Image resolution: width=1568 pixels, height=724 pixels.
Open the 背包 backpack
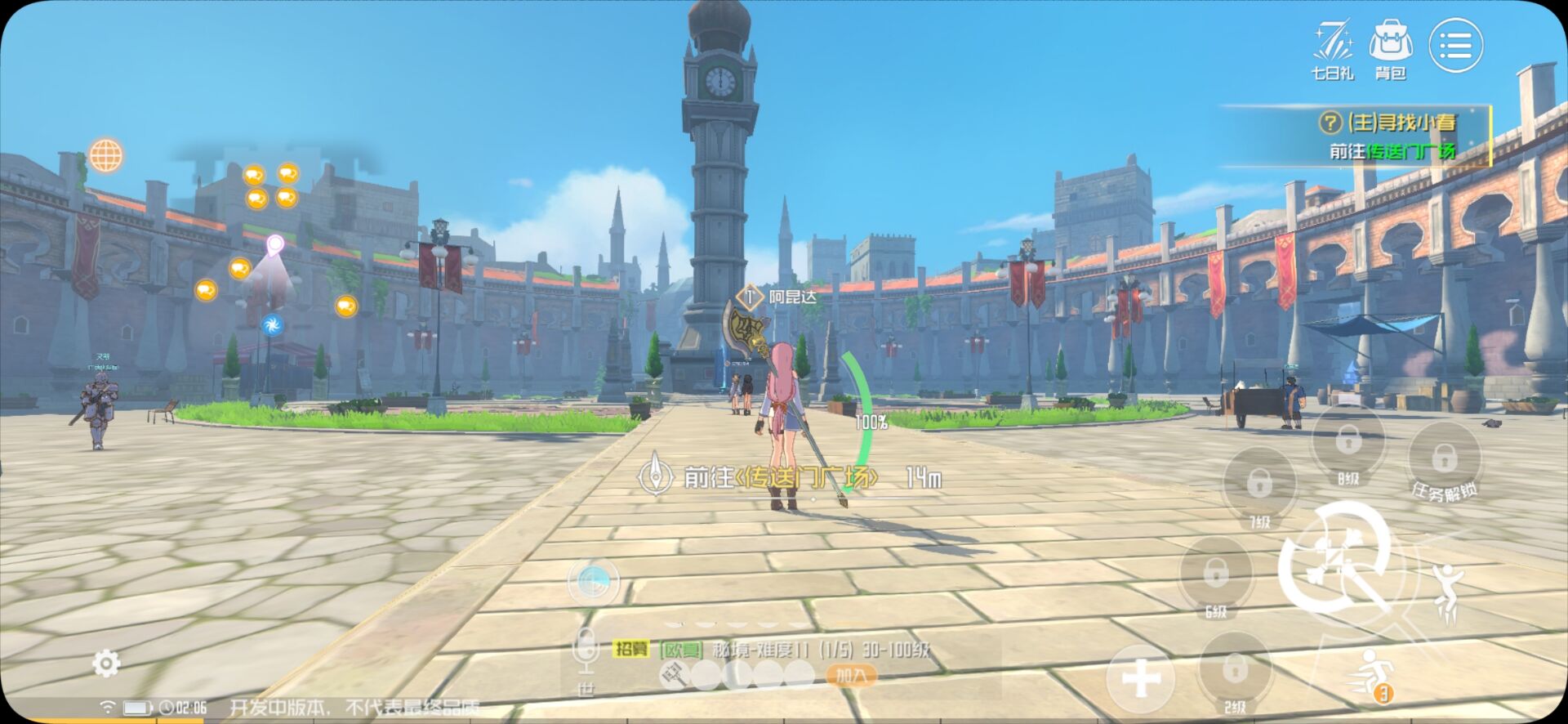coord(1390,49)
